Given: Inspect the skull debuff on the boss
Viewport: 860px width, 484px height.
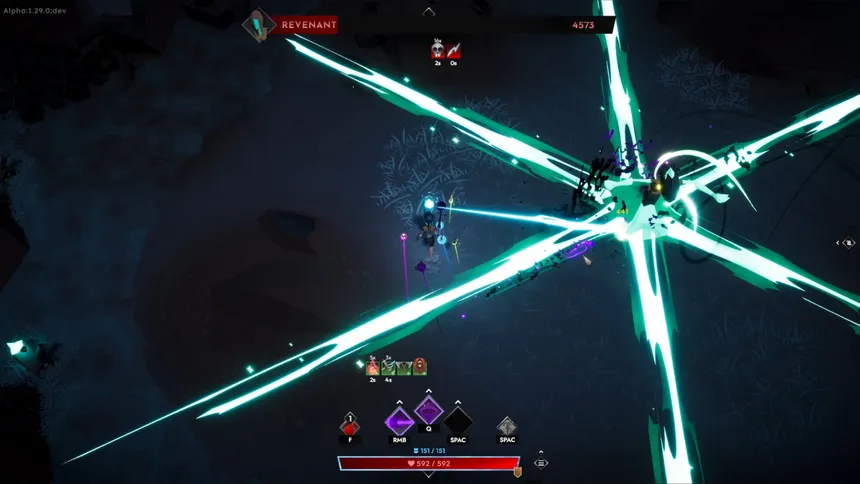Looking at the screenshot, I should tap(438, 49).
